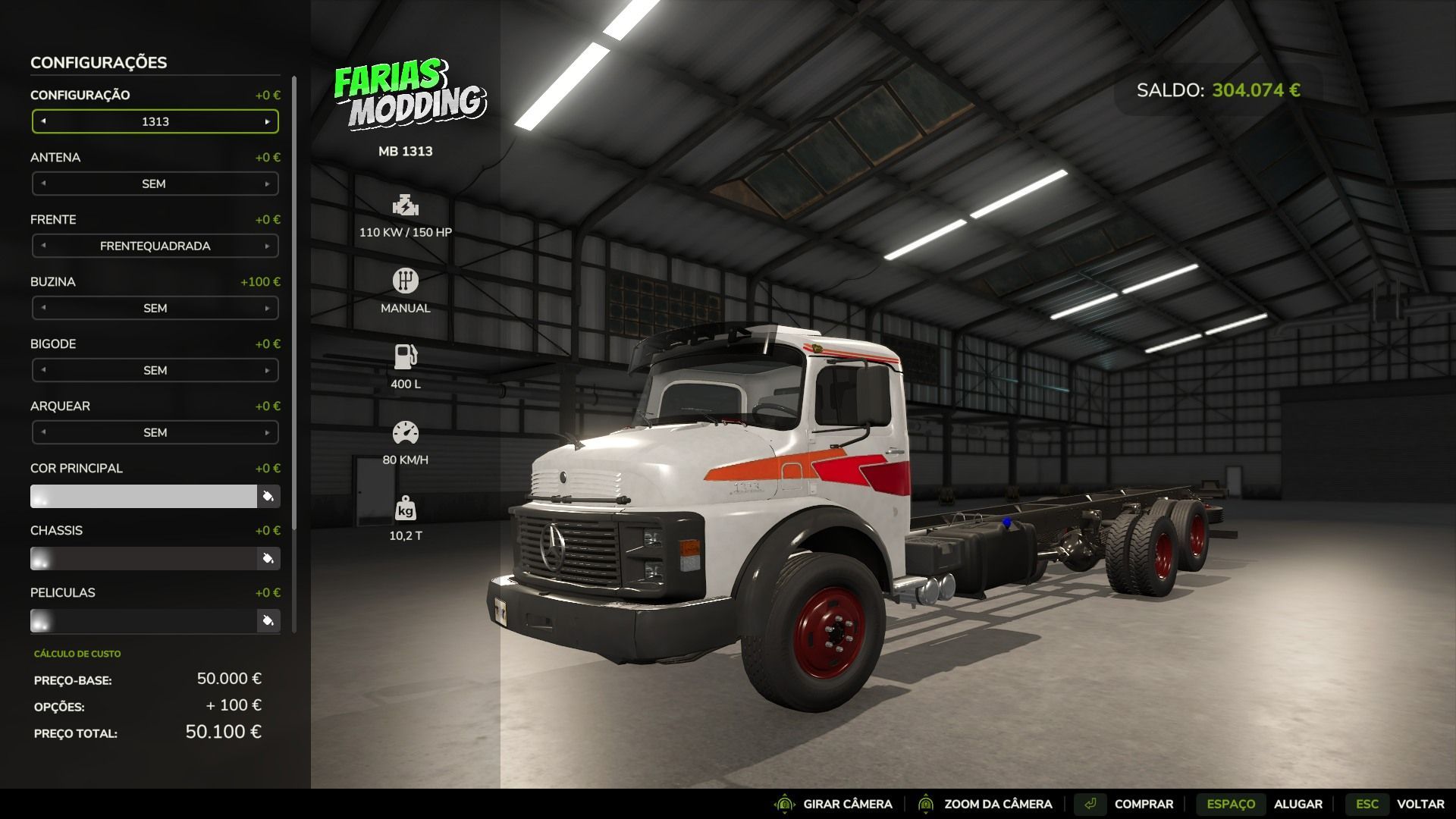Image resolution: width=1456 pixels, height=819 pixels.
Task: Click ALUGAR to rent the vehicle
Action: 1300,803
